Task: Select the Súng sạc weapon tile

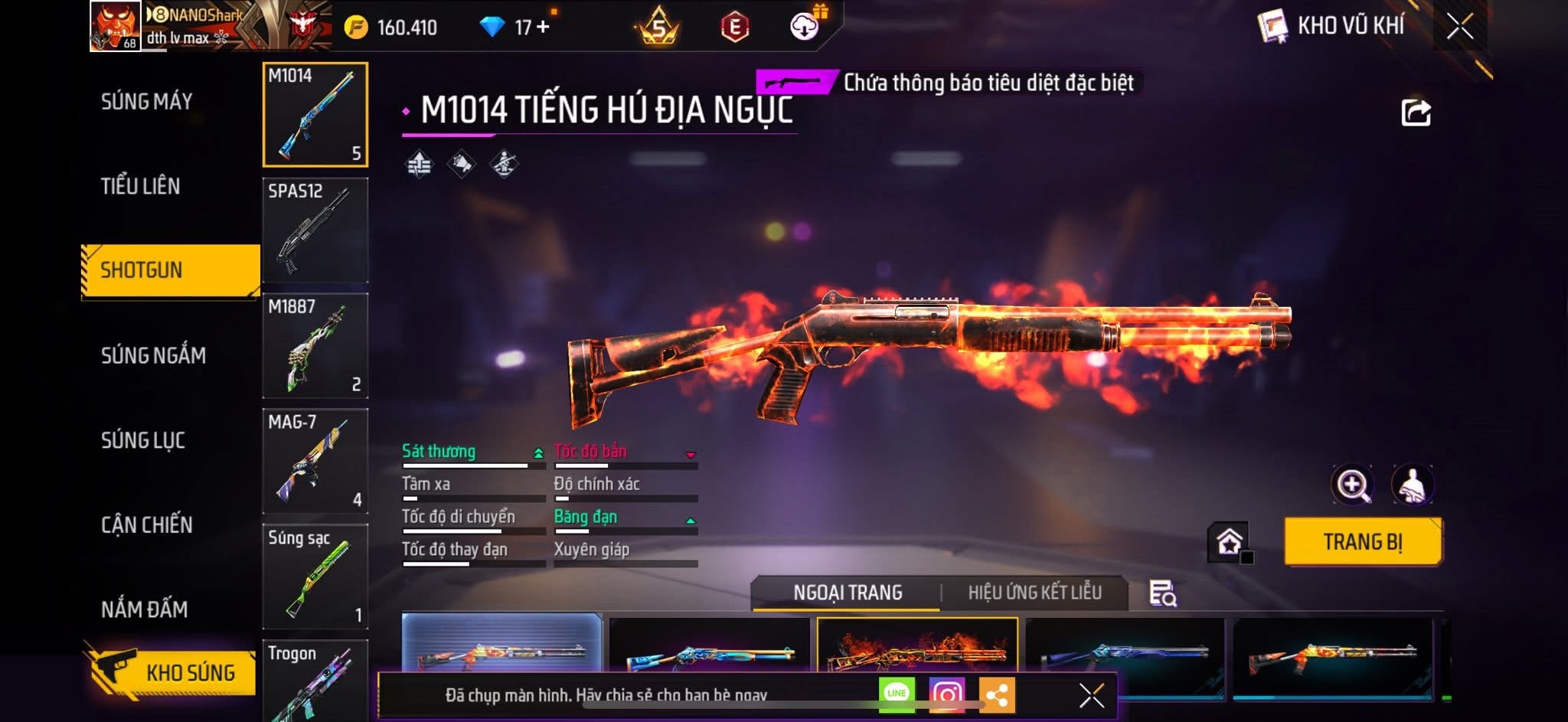Action: click(x=315, y=577)
